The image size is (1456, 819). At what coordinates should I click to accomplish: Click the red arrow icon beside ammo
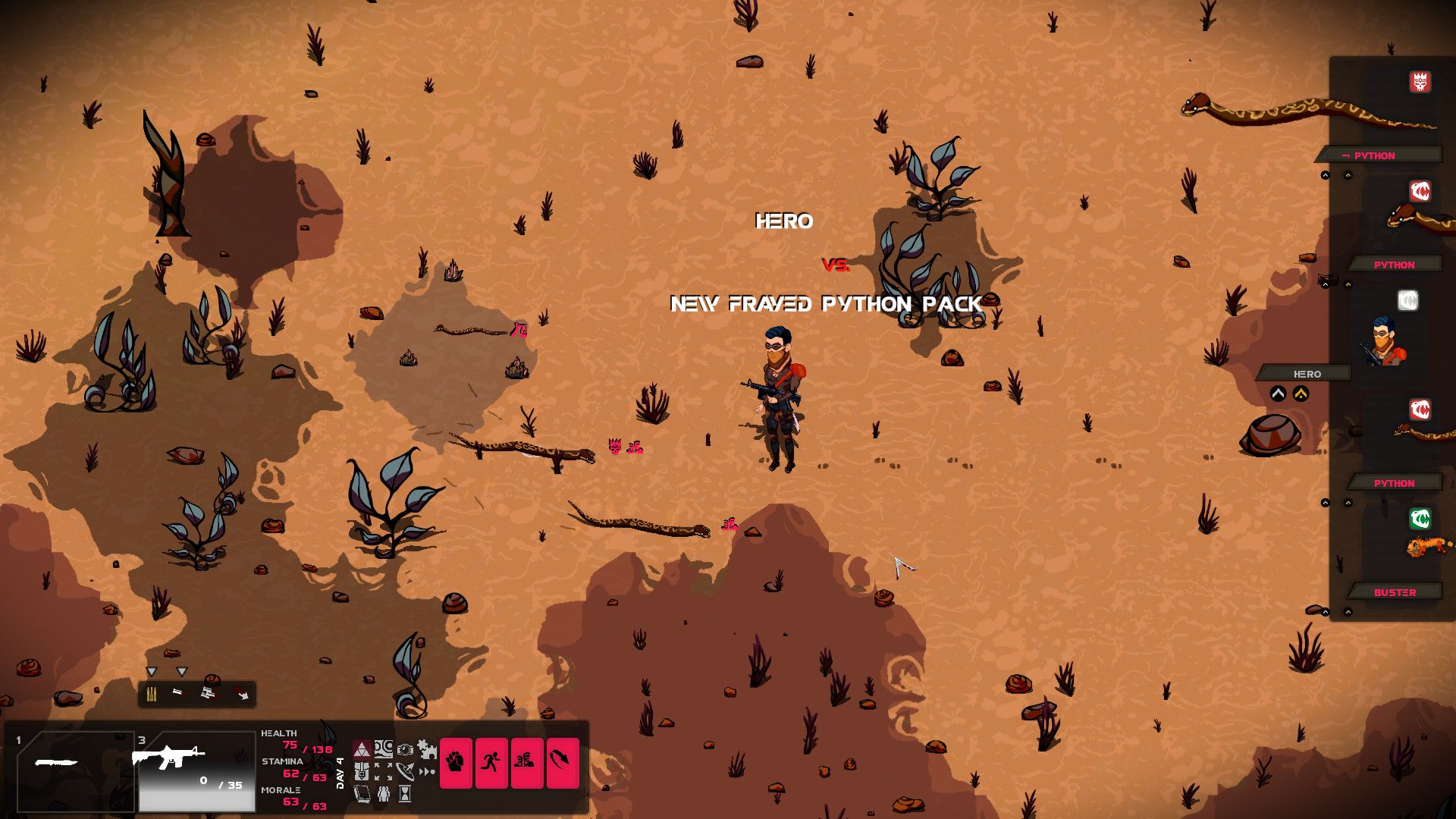click(241, 694)
